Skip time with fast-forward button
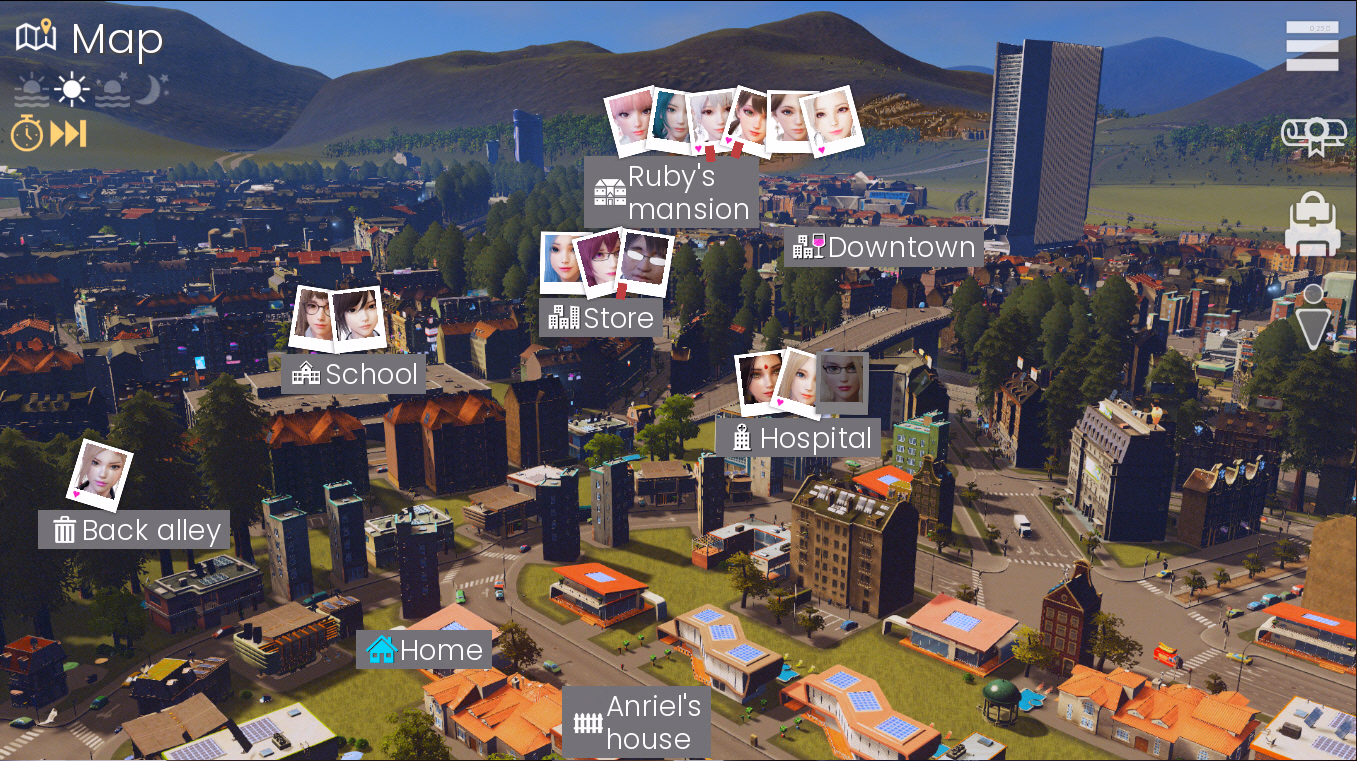1357x761 pixels. click(69, 133)
